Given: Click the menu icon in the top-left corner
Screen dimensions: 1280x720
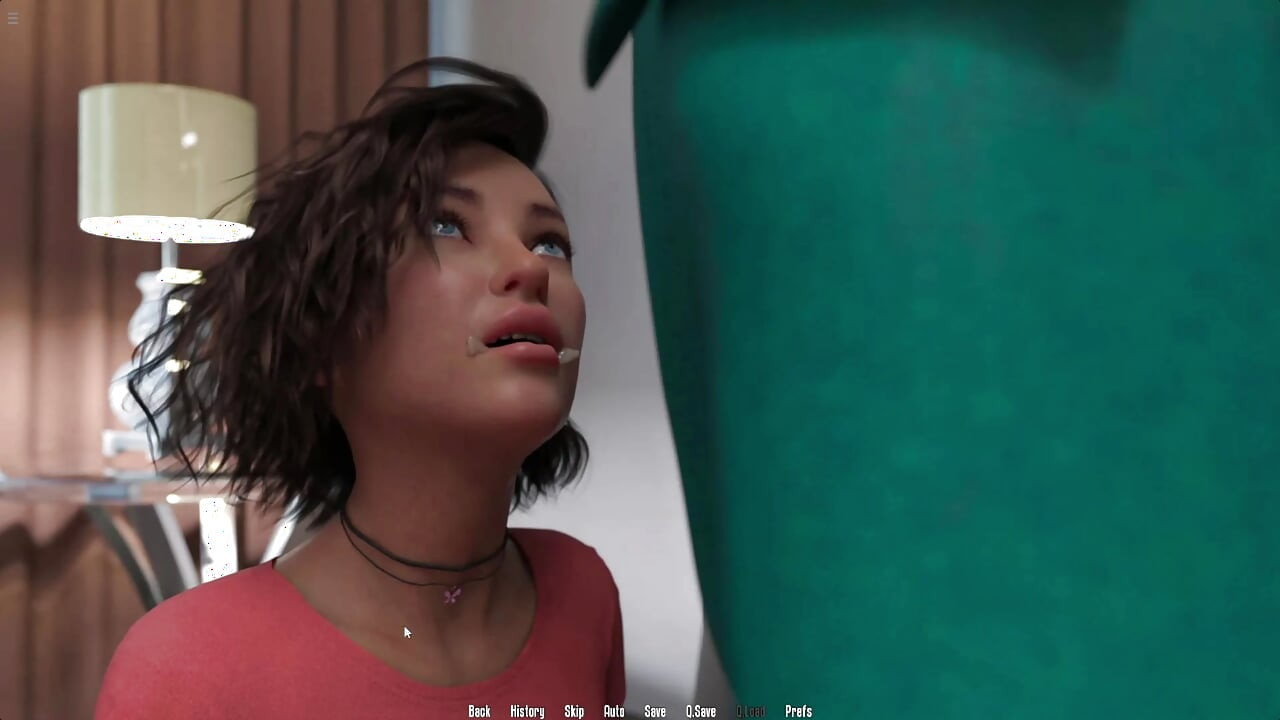Looking at the screenshot, I should click(x=13, y=17).
